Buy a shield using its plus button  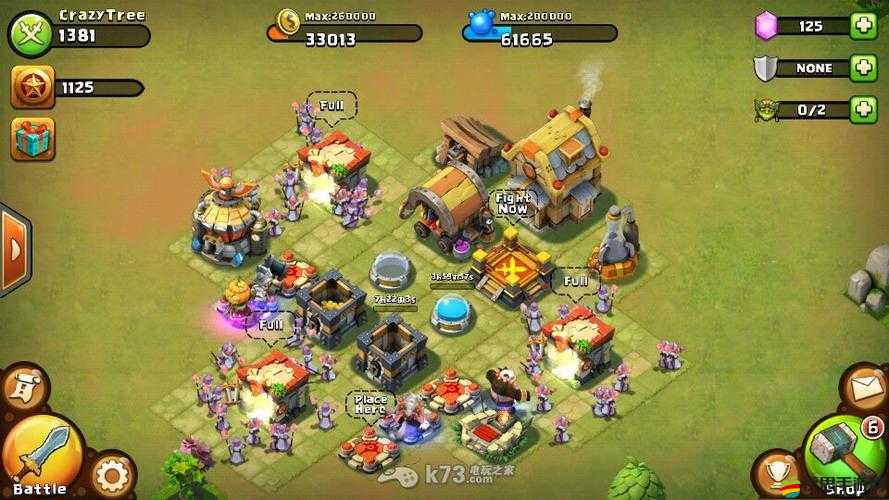pyautogui.click(x=863, y=68)
